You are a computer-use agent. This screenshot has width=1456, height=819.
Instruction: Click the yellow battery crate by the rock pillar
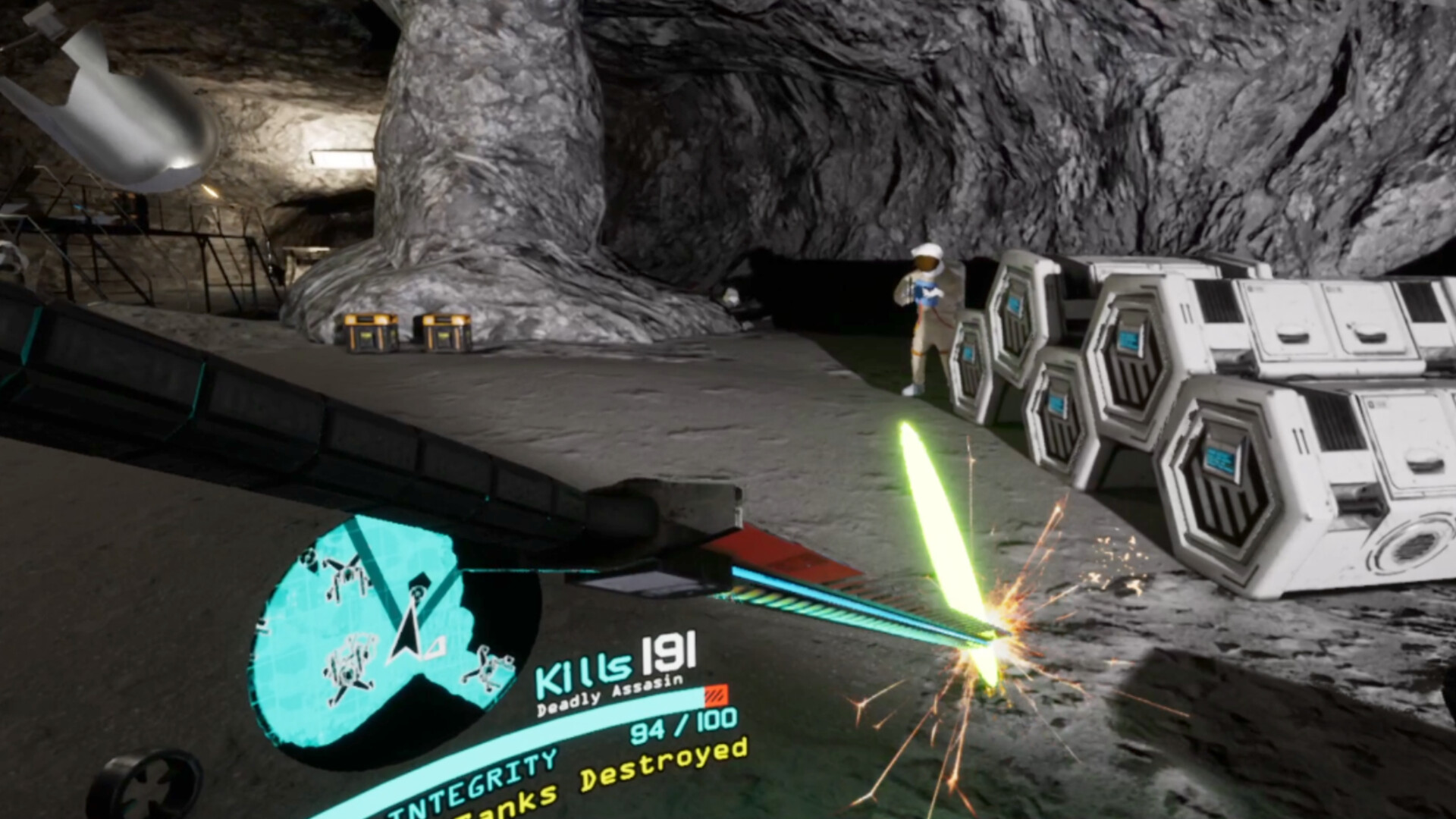point(369,334)
